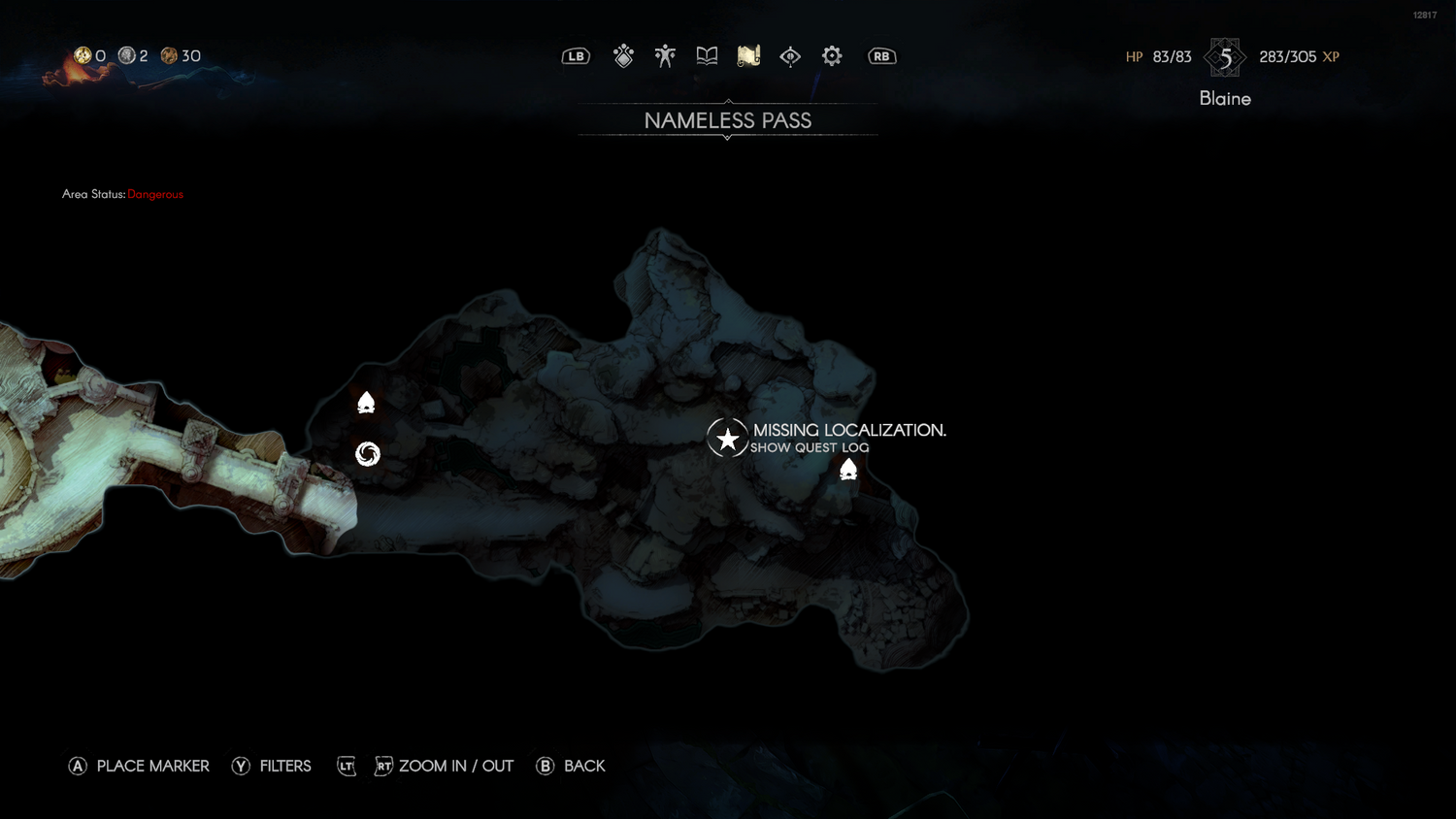Show quest log from the marker label

pos(810,447)
